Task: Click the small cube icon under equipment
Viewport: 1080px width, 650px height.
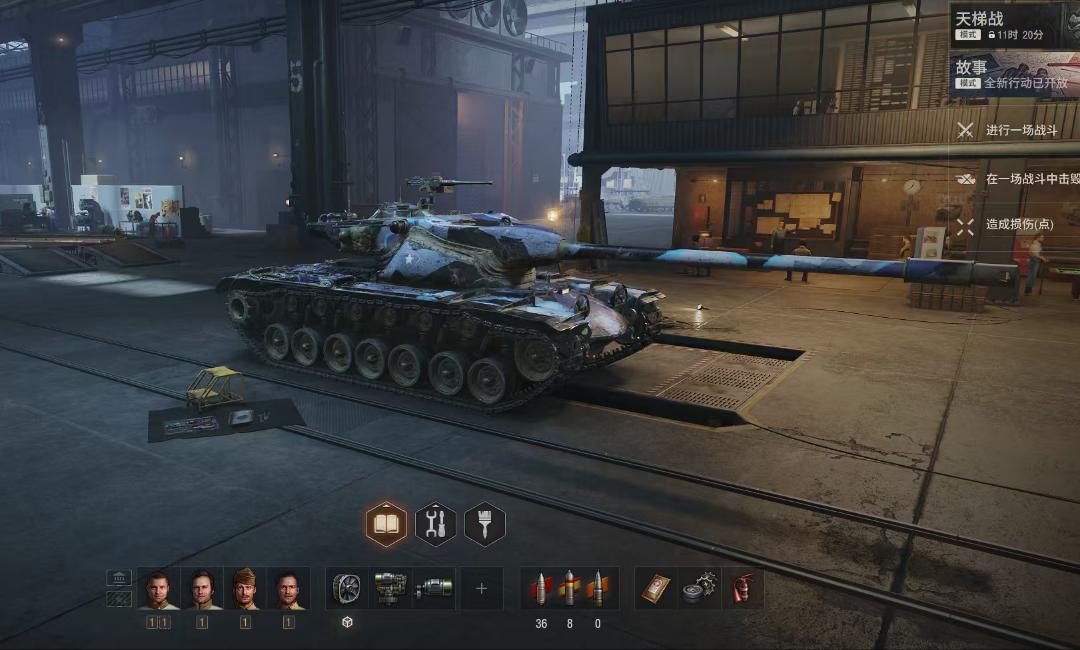Action: (x=347, y=622)
